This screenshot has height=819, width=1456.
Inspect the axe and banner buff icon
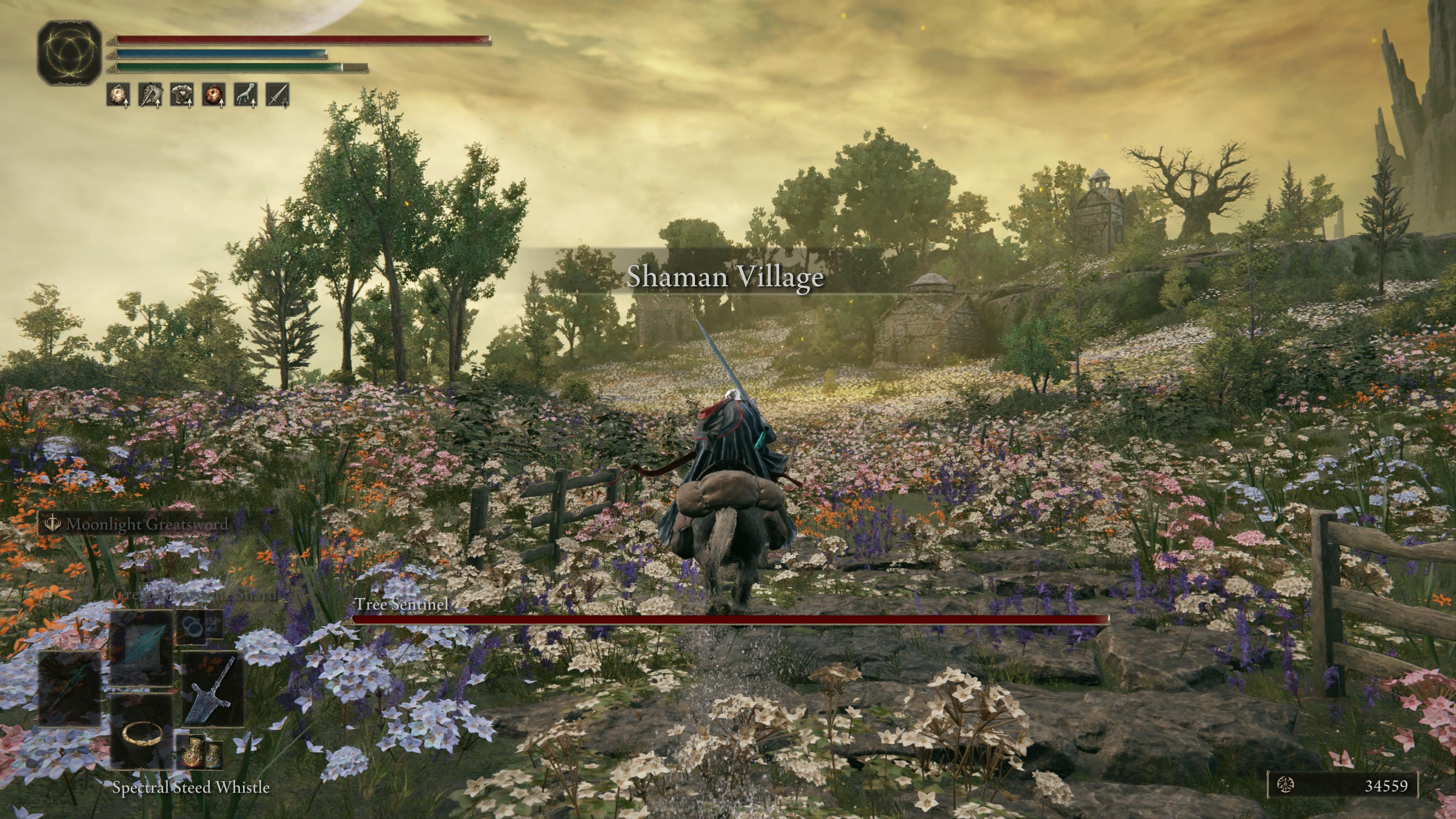pyautogui.click(x=151, y=94)
